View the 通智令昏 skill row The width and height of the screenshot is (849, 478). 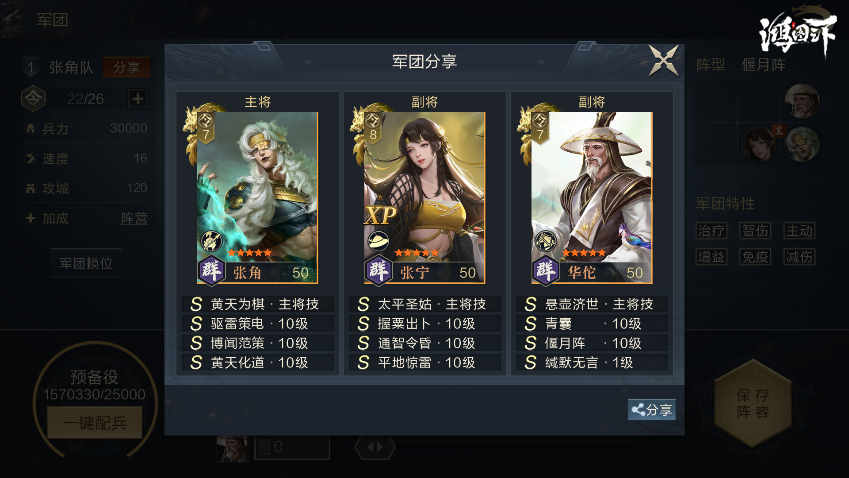[425, 343]
